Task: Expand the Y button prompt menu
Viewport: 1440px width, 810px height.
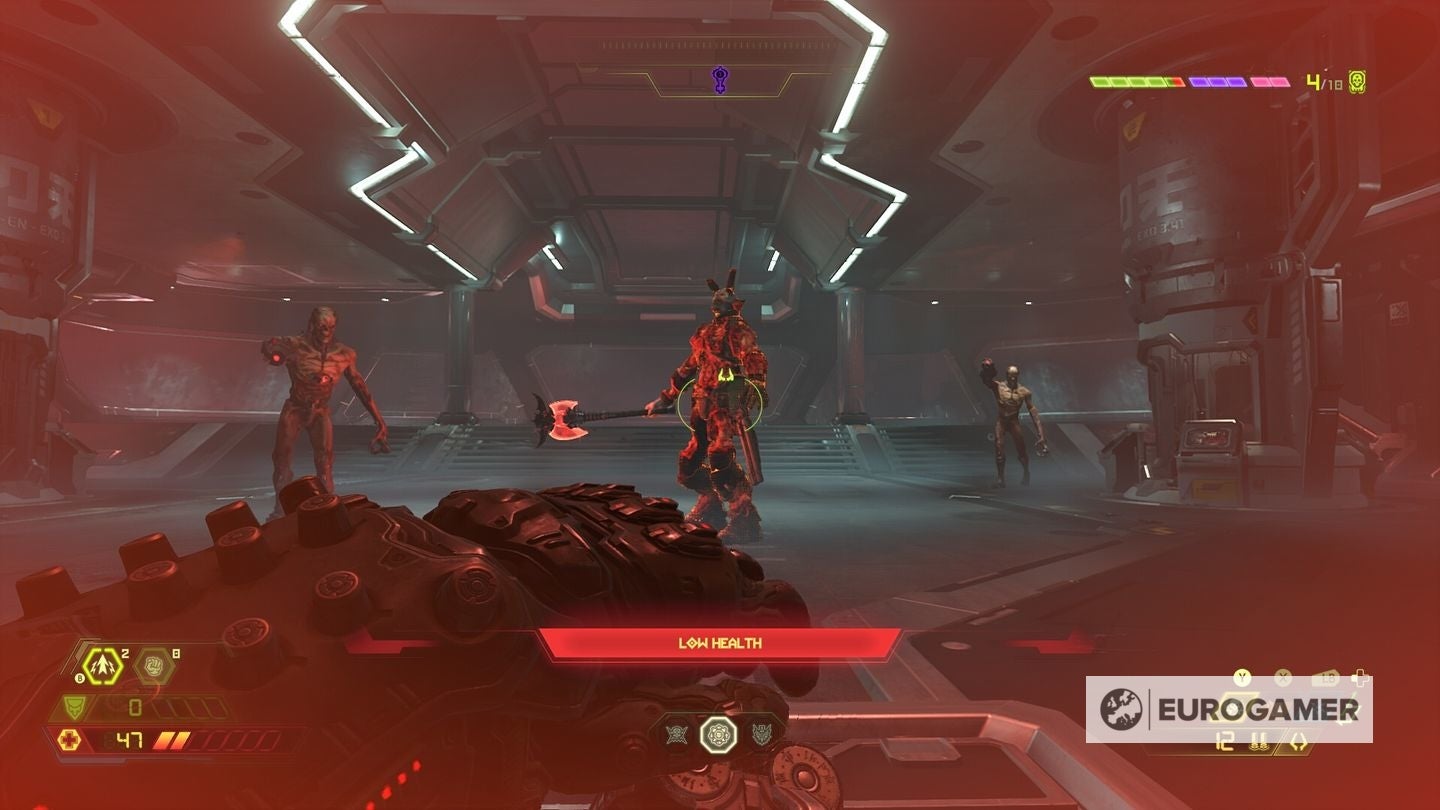Action: tap(1242, 678)
